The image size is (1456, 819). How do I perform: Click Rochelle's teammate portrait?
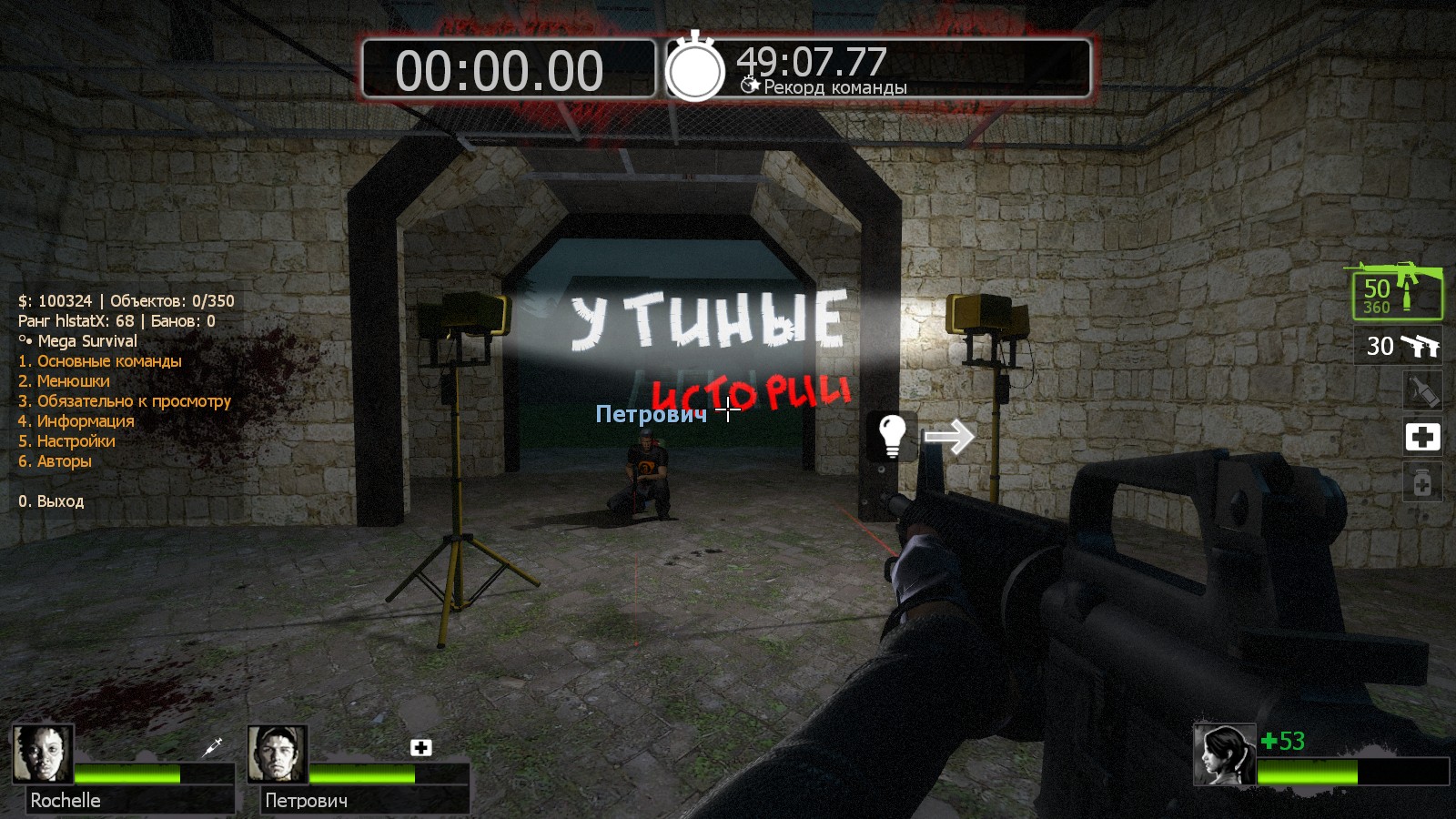click(x=43, y=753)
